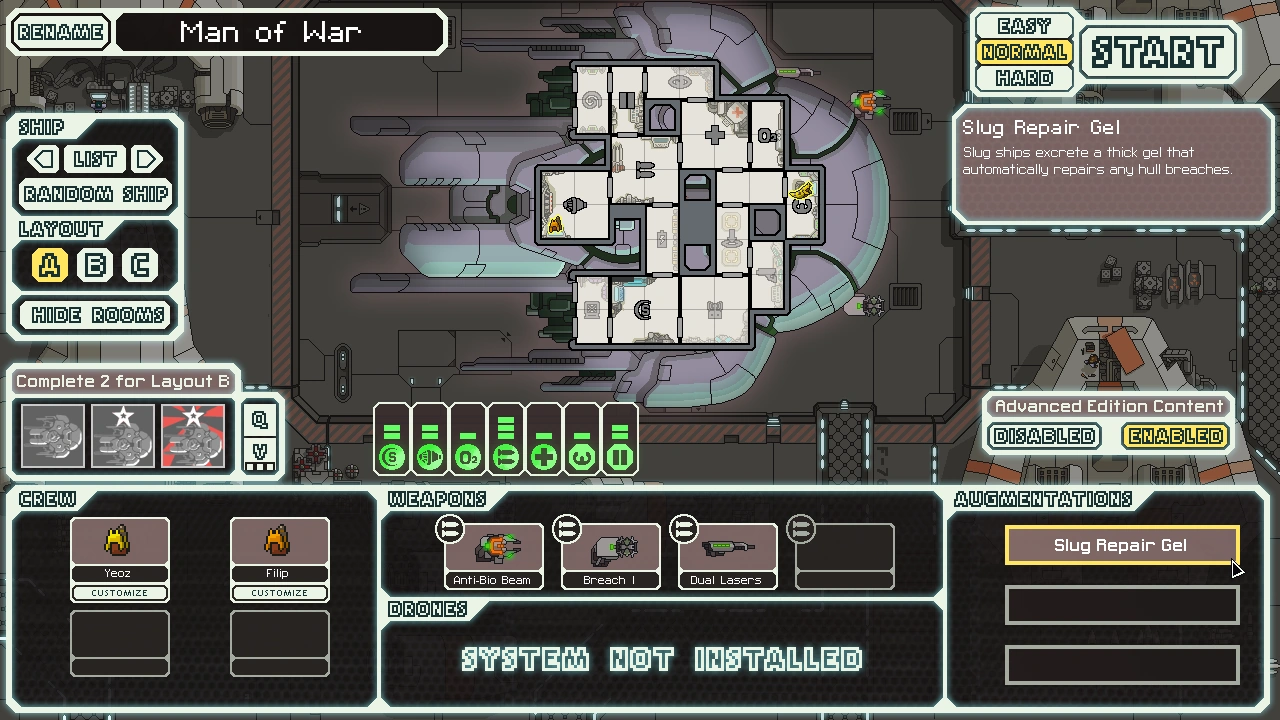
Task: Switch to Layout B
Action: tap(94, 265)
